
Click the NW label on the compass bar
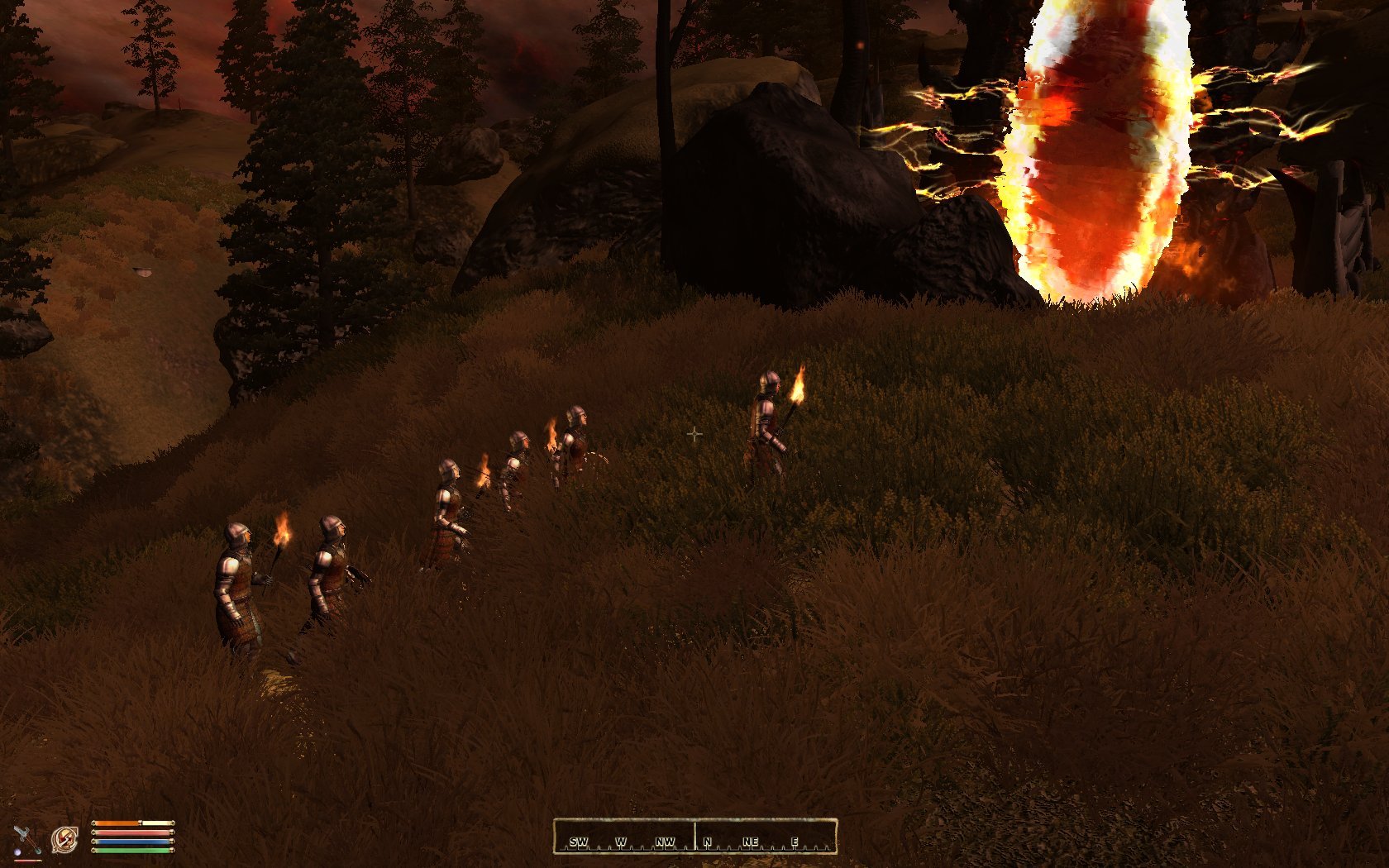pyautogui.click(x=664, y=841)
